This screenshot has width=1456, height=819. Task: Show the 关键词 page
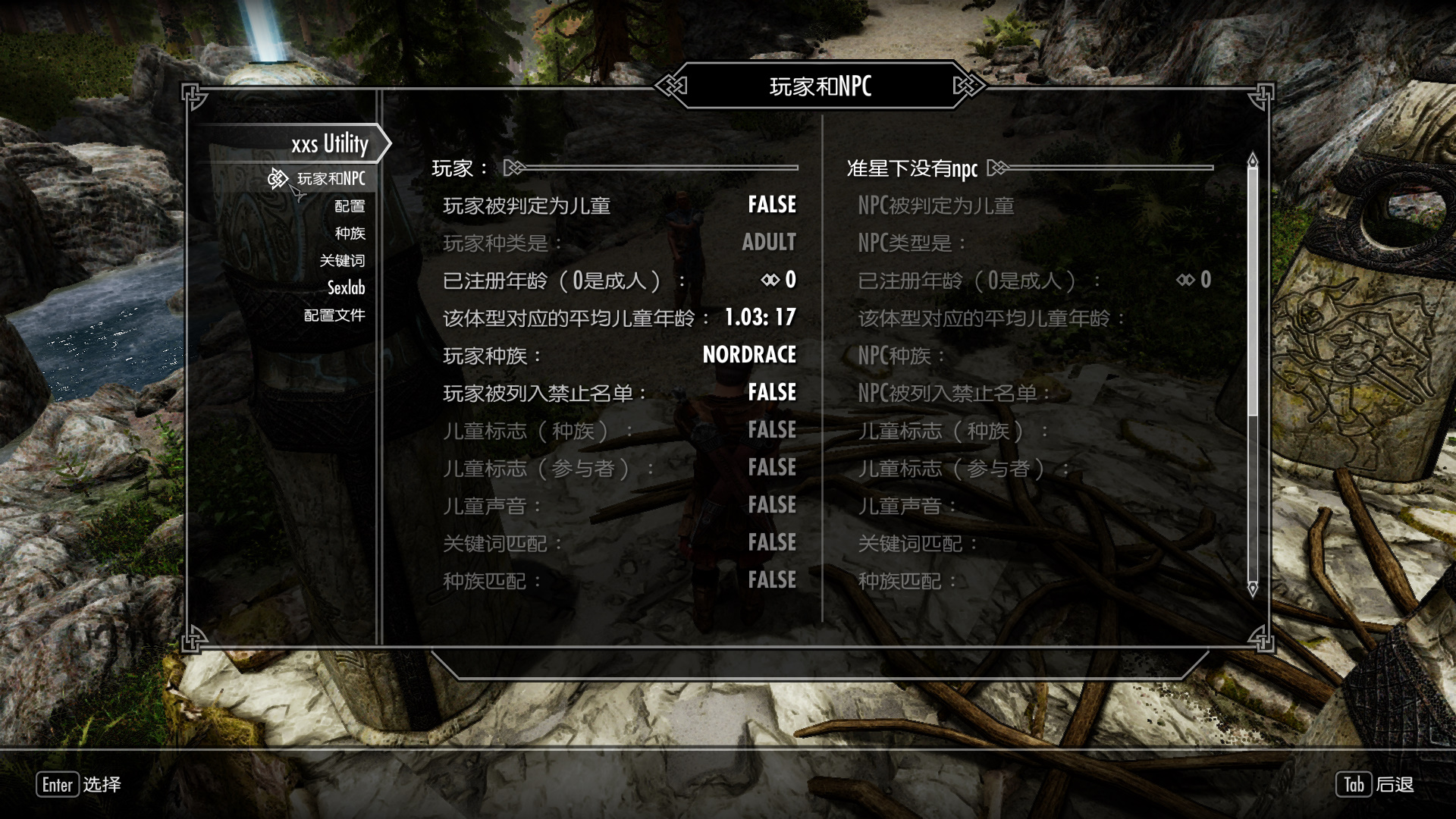[342, 261]
